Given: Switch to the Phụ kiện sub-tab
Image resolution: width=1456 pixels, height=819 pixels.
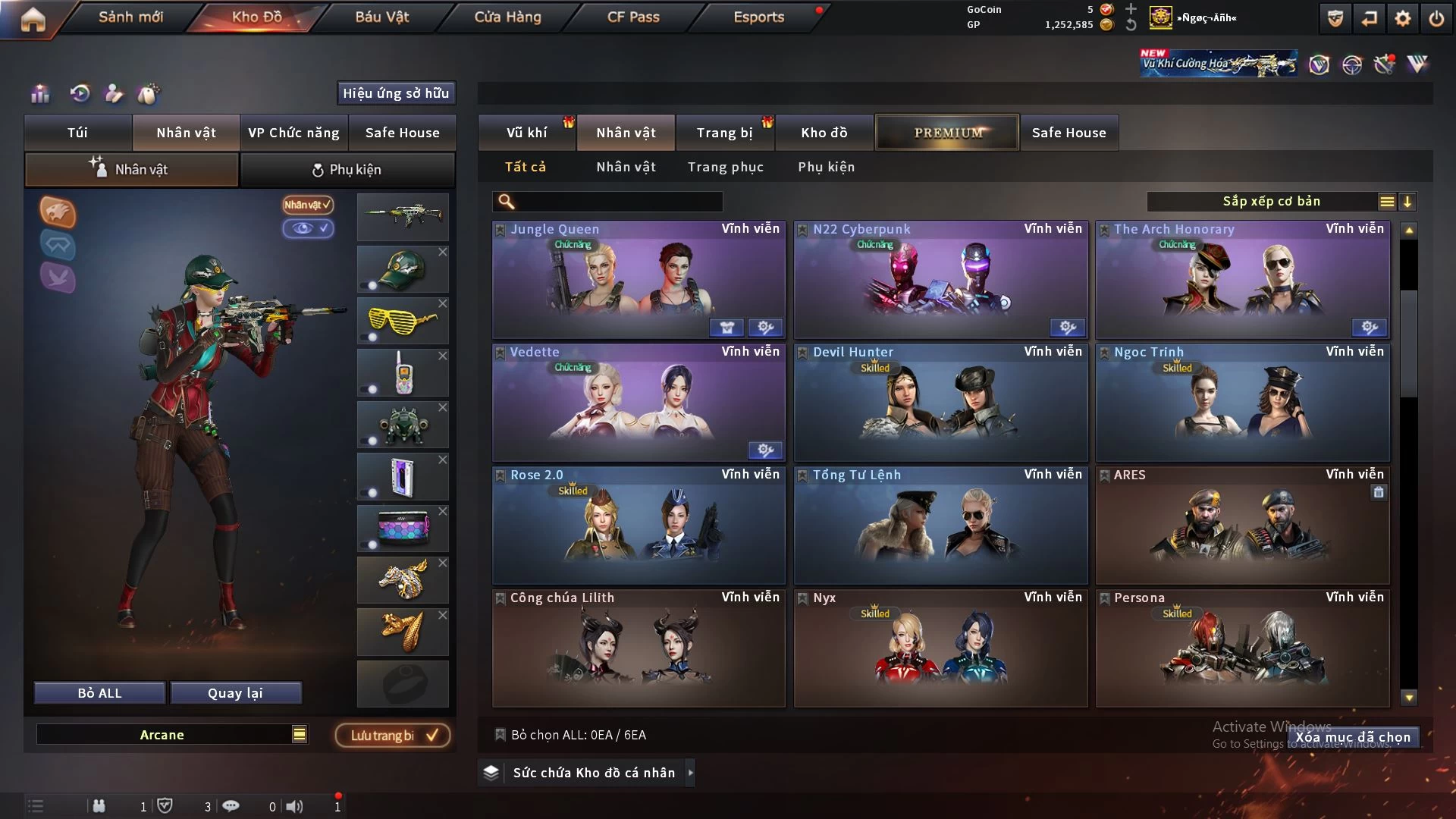Looking at the screenshot, I should pyautogui.click(x=347, y=170).
